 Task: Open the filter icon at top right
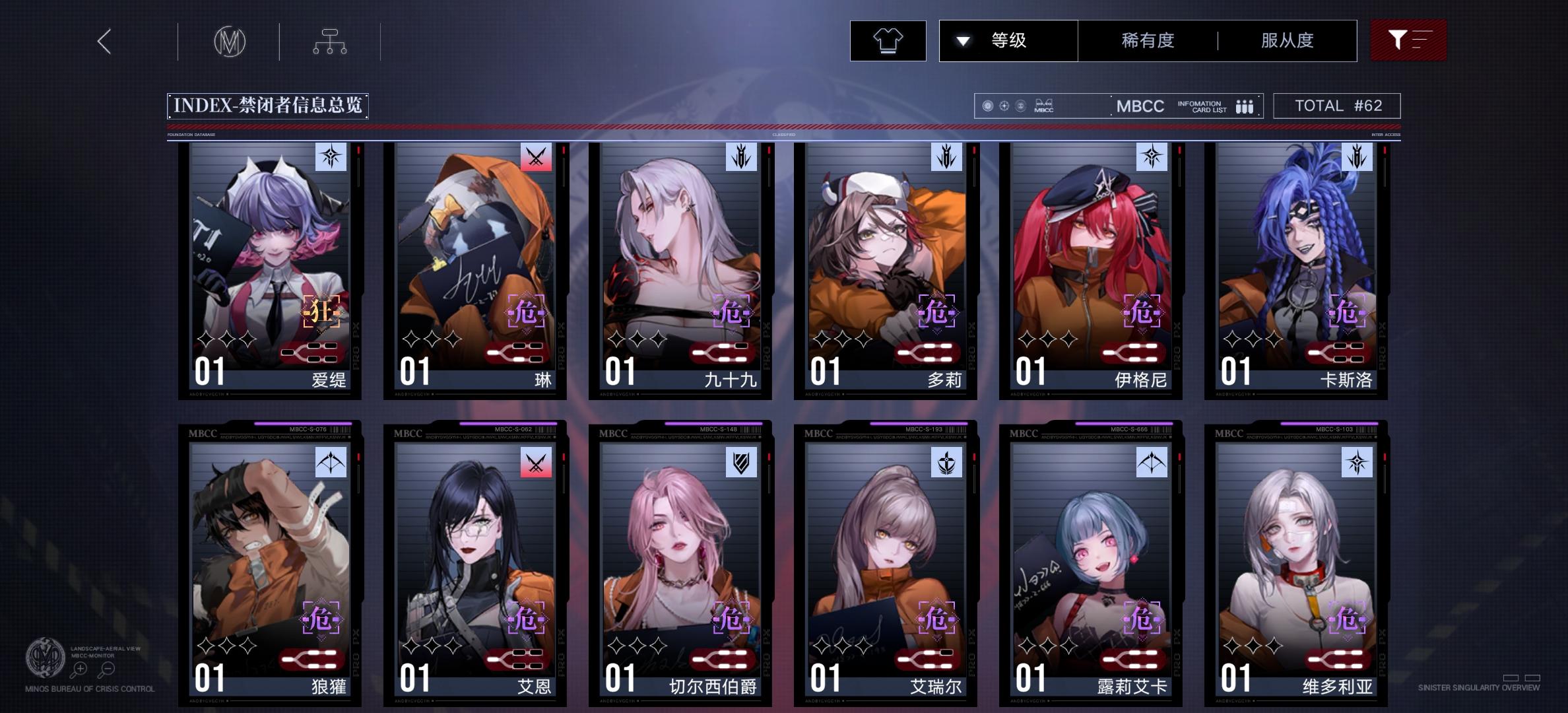coord(1408,40)
